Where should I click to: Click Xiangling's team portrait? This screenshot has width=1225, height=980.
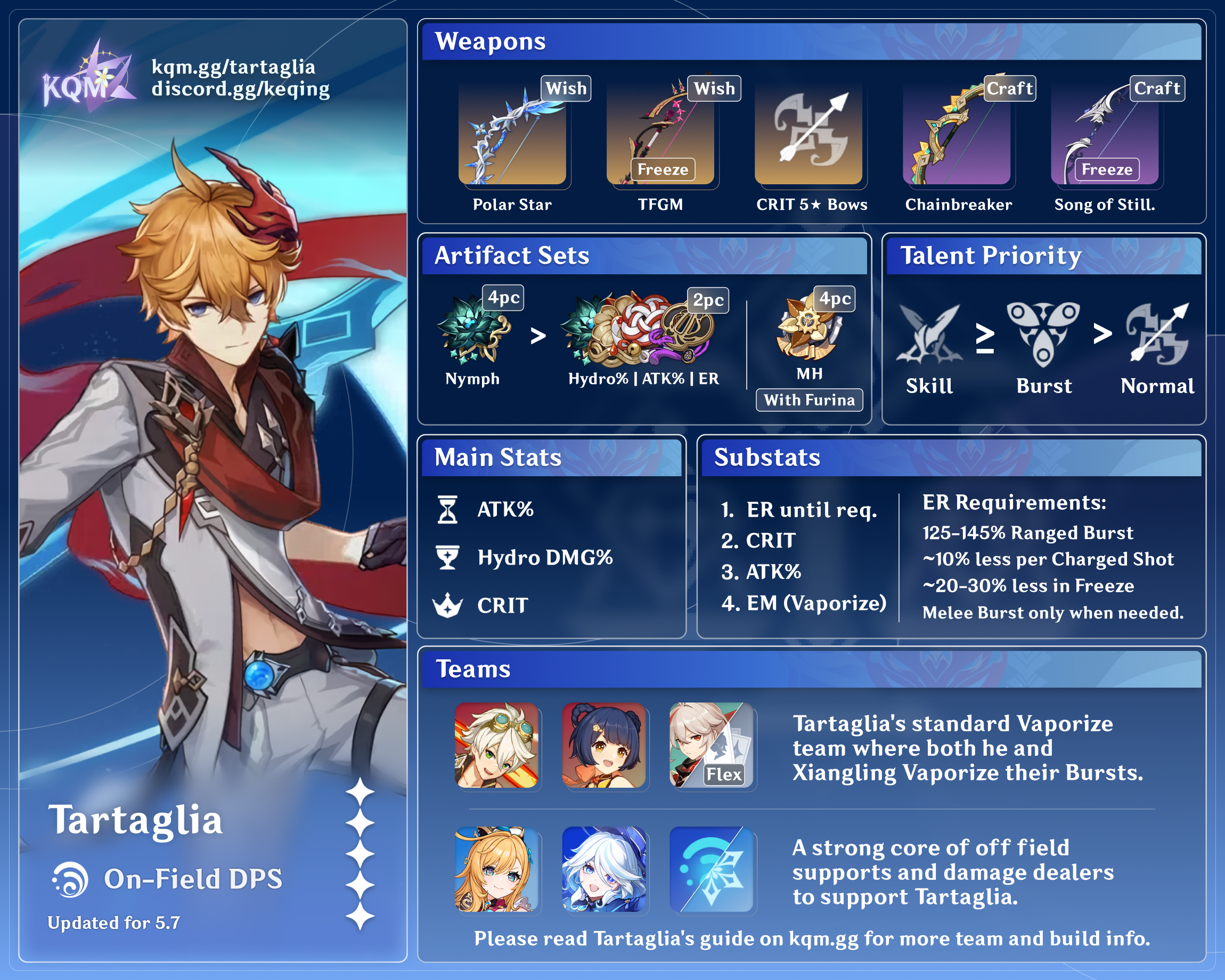tap(604, 745)
